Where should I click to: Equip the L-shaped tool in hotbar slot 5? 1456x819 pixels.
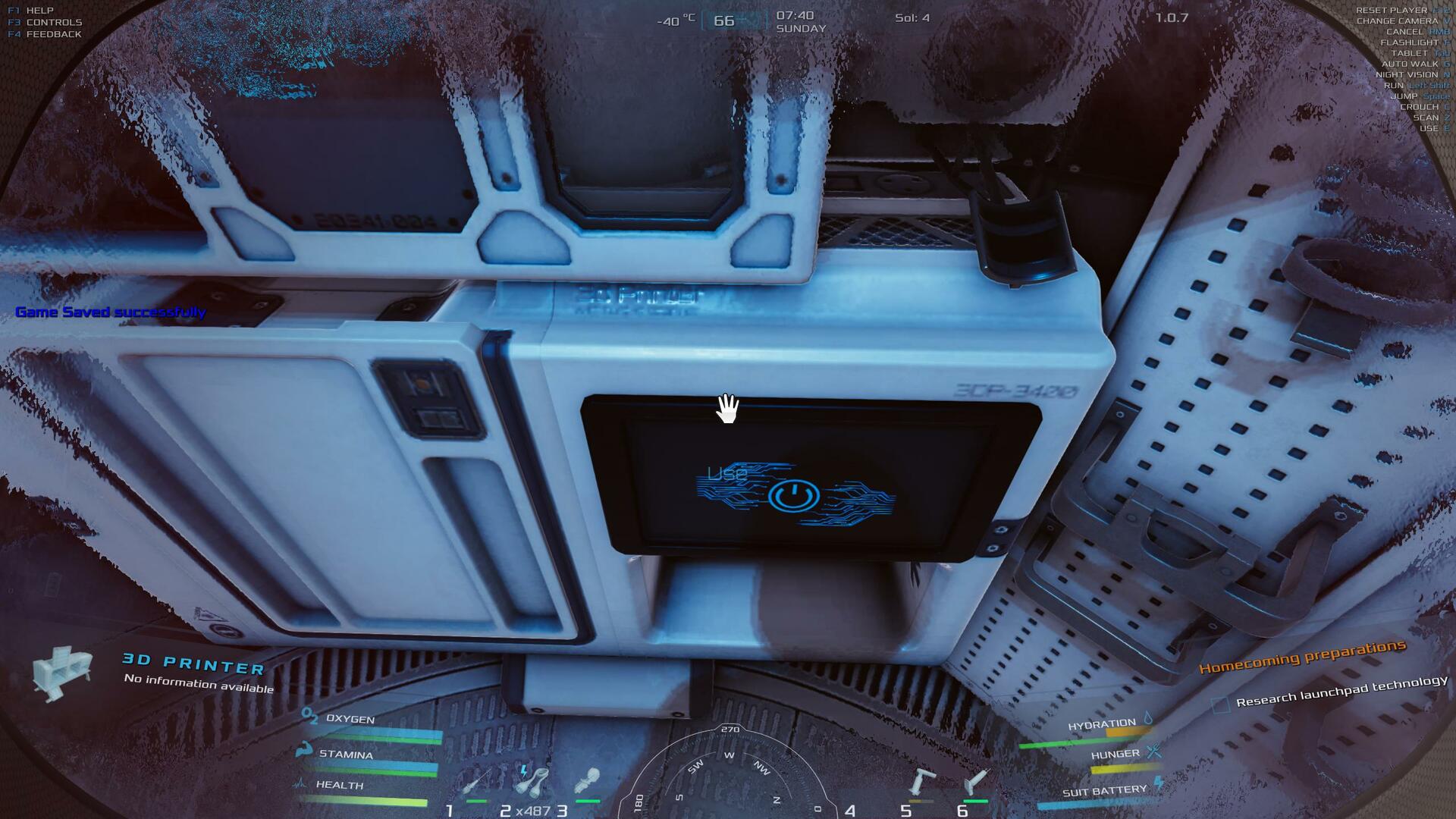[x=921, y=783]
